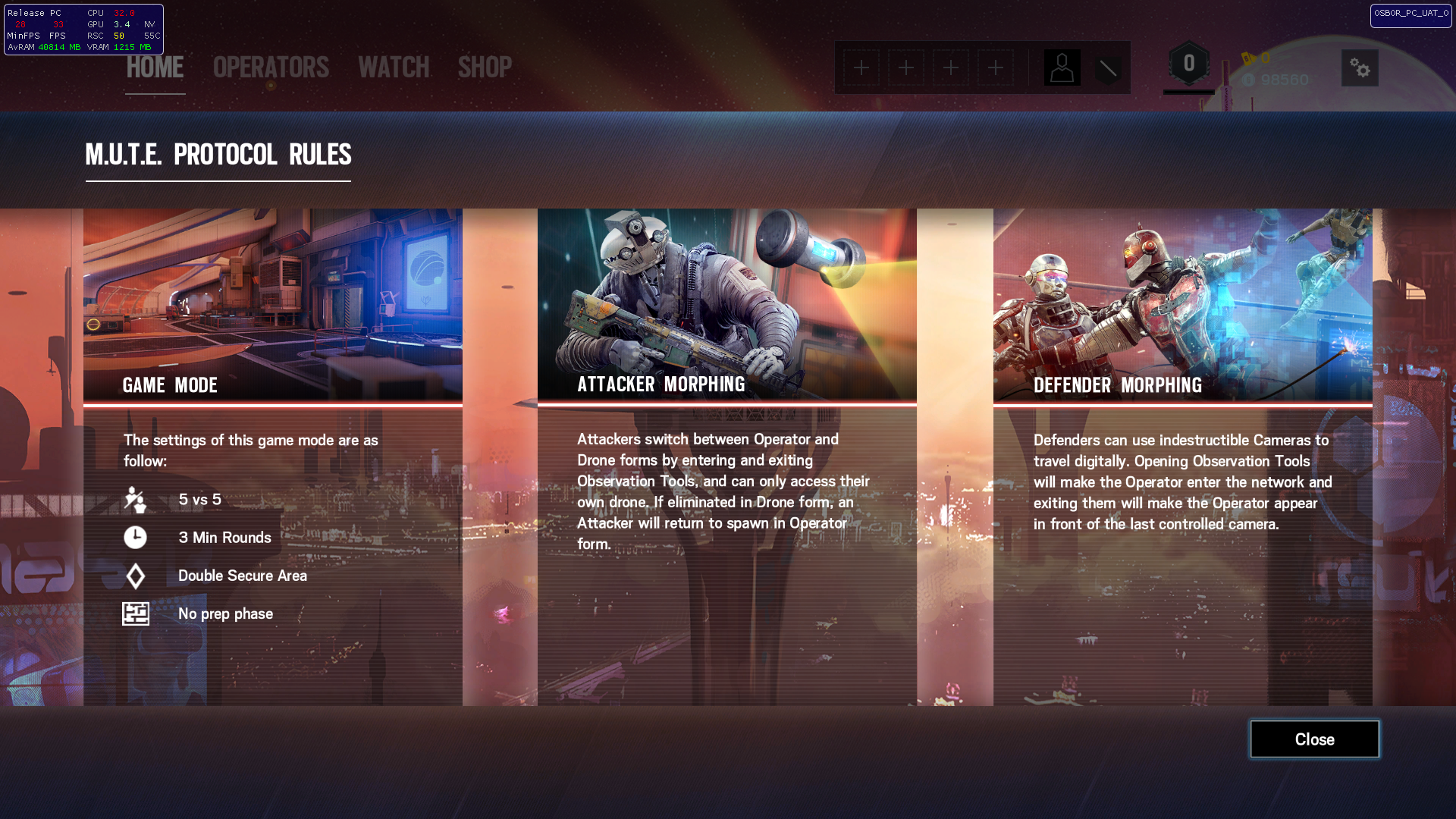Select the Game Mode rules card

[273, 457]
